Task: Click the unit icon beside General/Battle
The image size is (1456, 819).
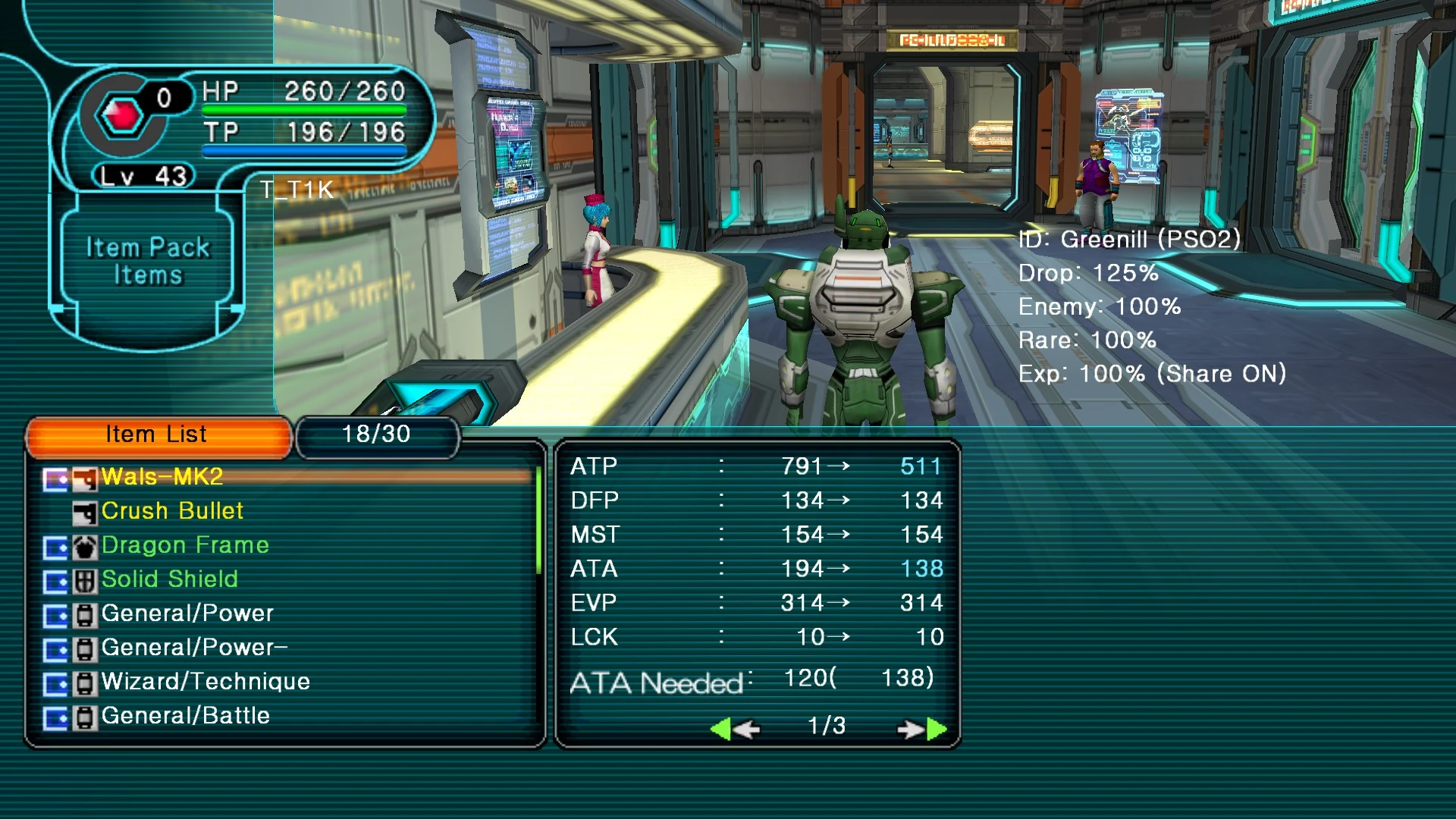Action: 86,715
